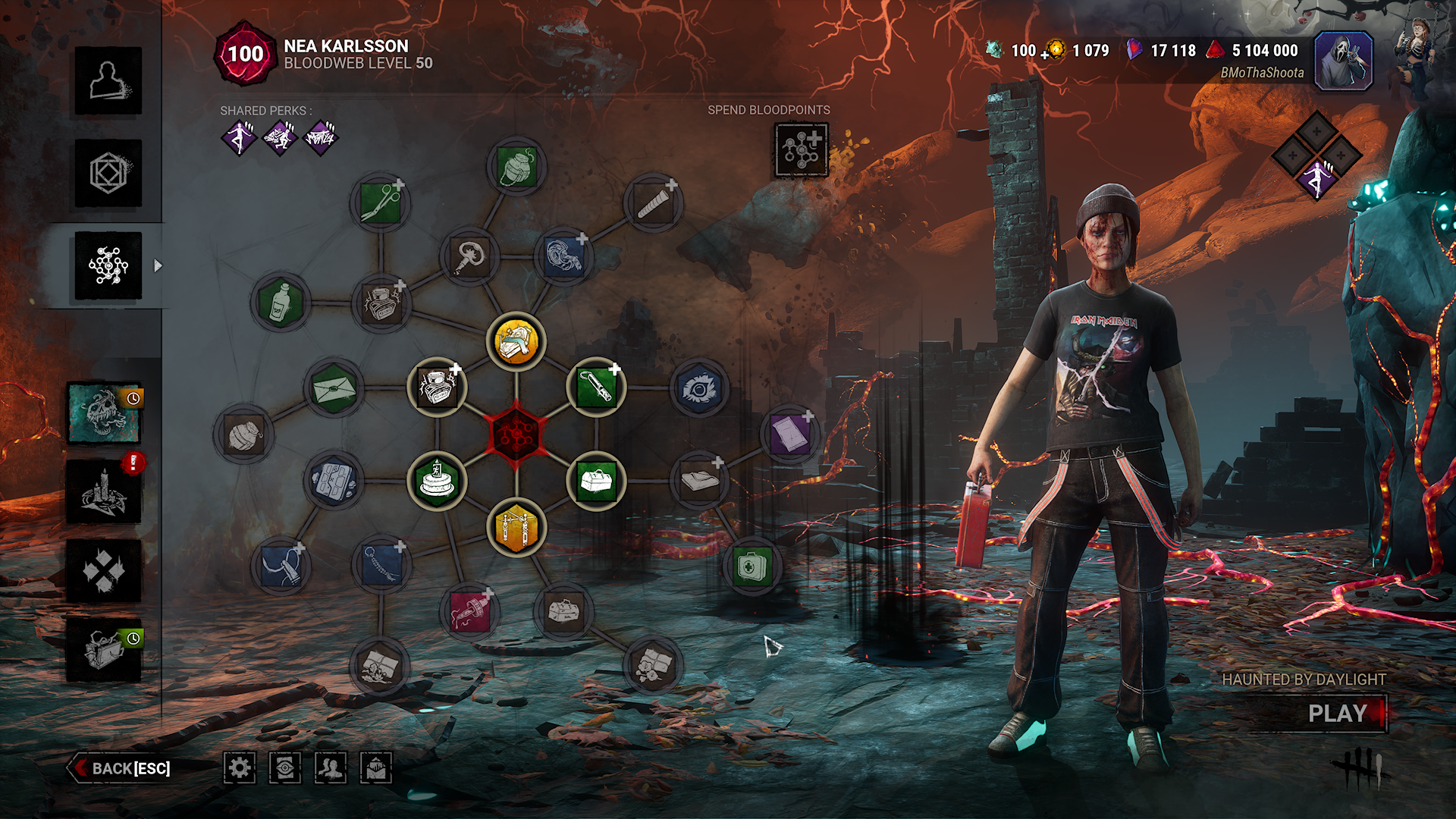Purchase the green first aid kit node

pos(751,566)
